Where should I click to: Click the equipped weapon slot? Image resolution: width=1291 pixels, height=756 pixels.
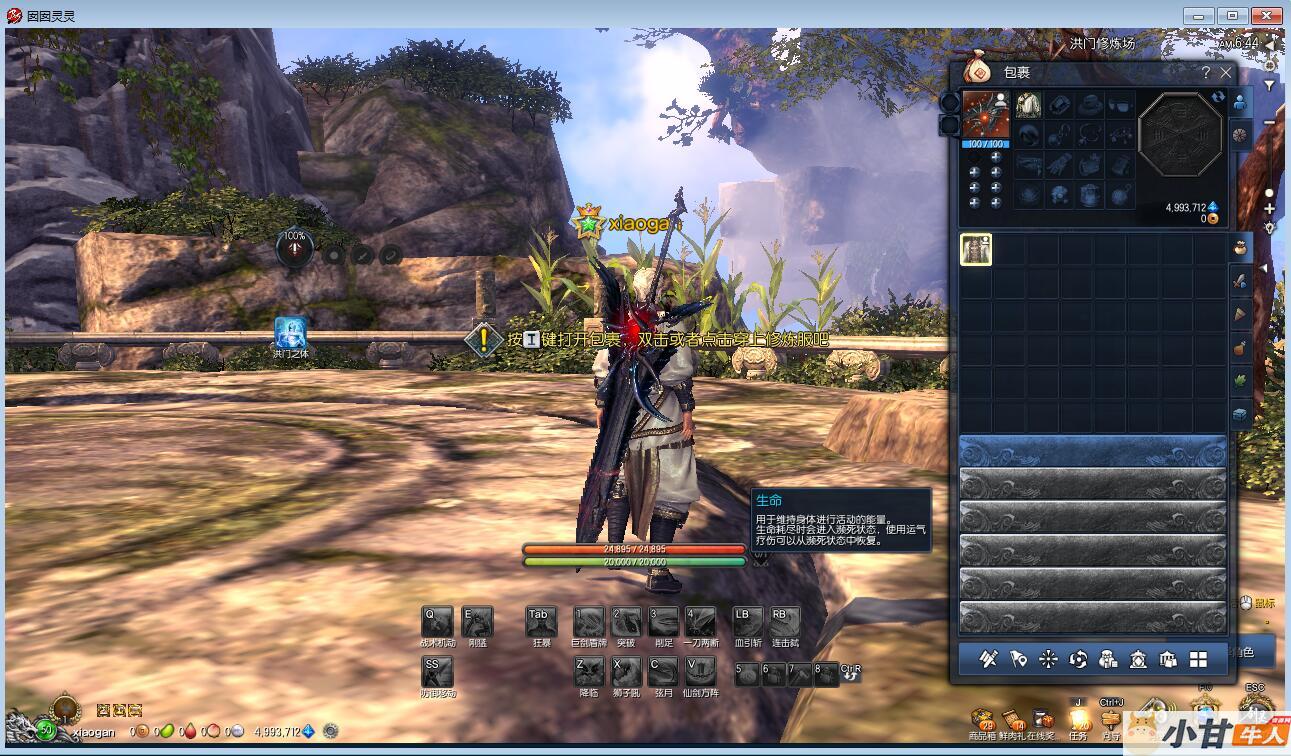985,115
